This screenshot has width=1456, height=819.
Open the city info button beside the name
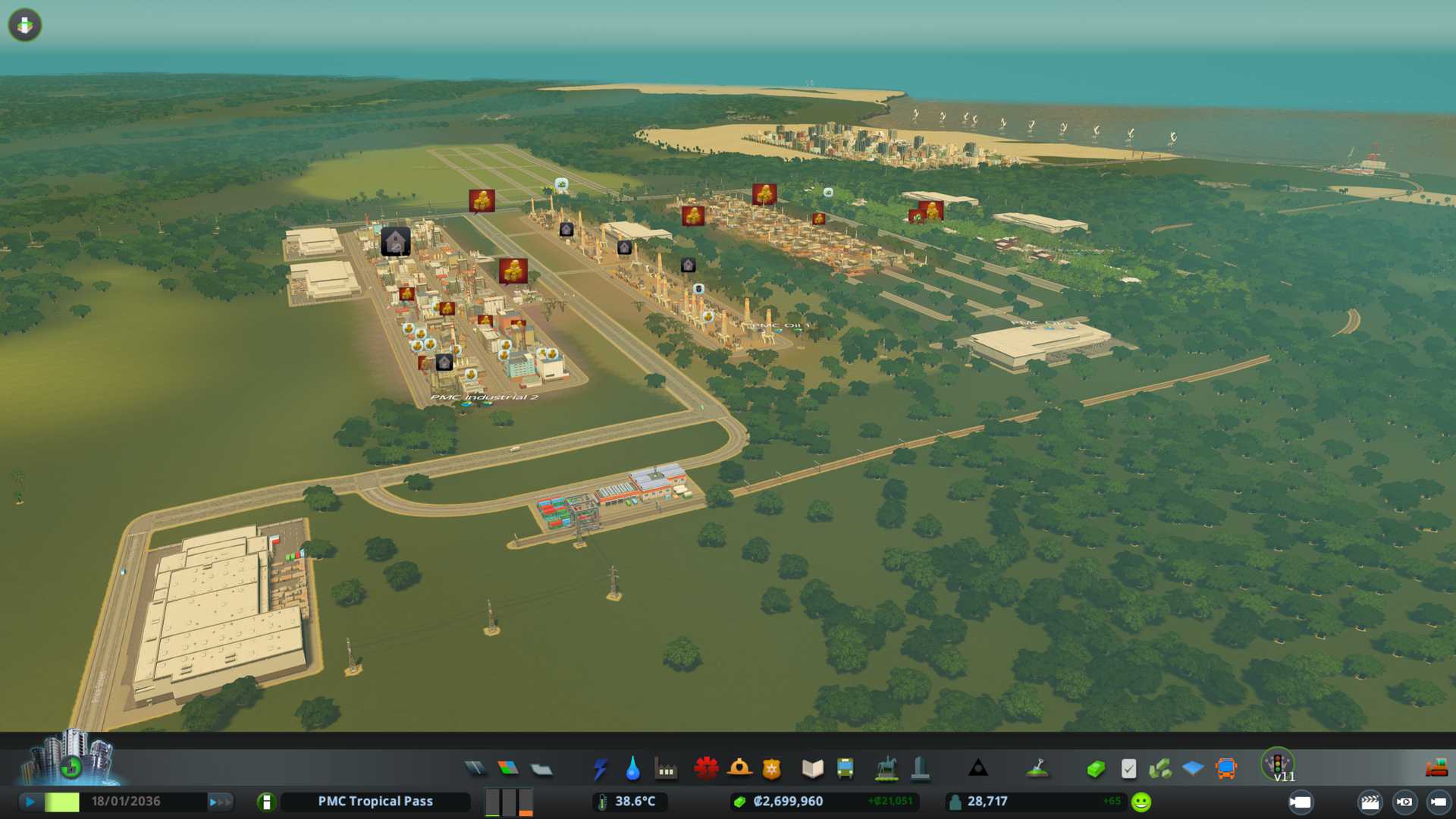[x=266, y=802]
